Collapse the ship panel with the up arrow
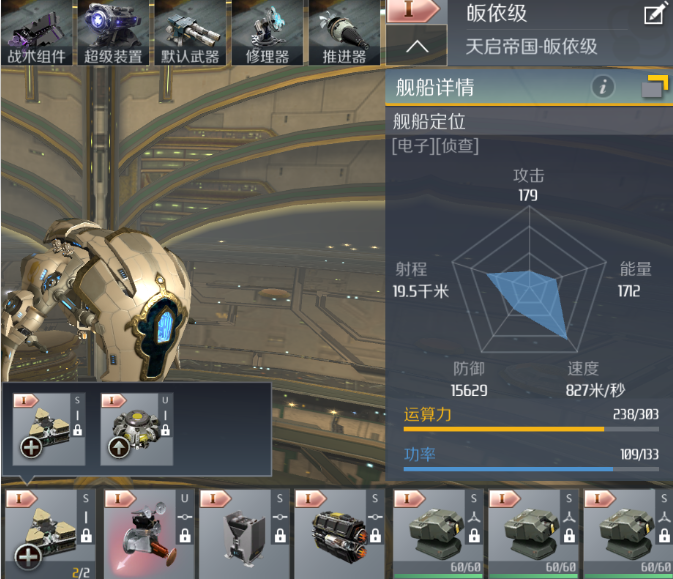This screenshot has width=673, height=579. click(417, 45)
